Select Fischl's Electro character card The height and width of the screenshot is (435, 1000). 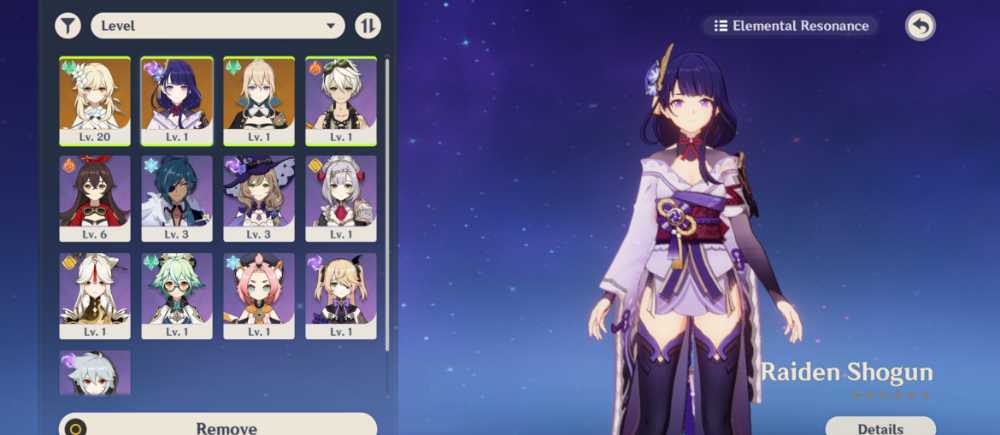[341, 295]
